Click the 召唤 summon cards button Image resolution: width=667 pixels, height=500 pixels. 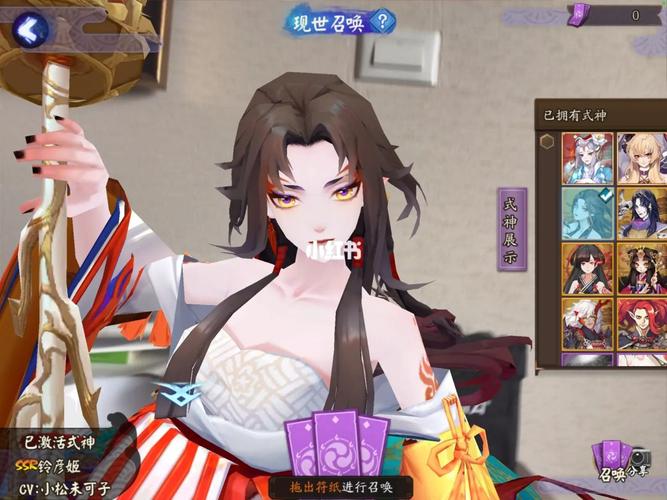(610, 461)
